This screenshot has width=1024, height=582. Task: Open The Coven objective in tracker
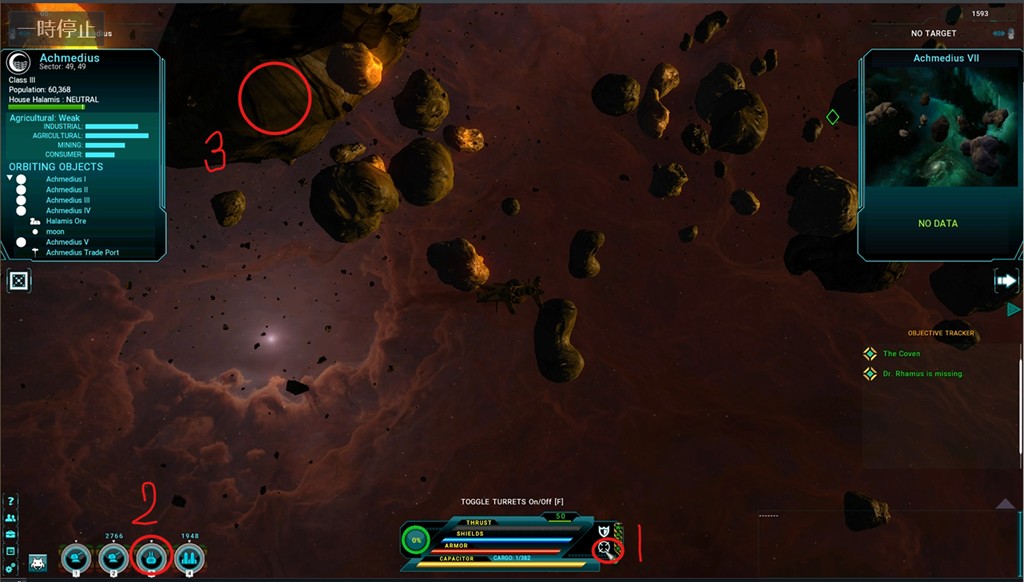click(901, 354)
